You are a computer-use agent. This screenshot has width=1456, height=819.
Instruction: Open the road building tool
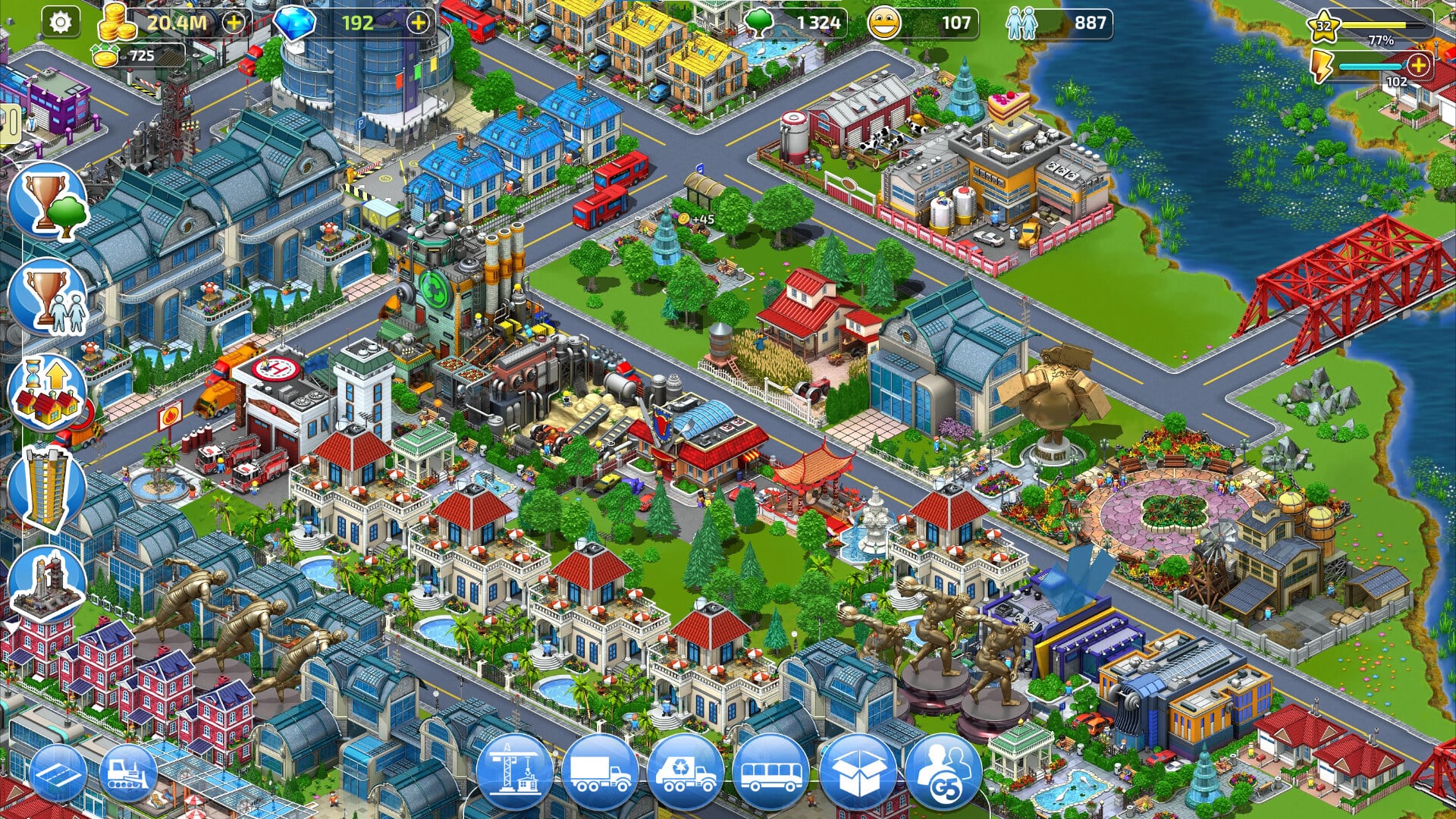(x=59, y=773)
